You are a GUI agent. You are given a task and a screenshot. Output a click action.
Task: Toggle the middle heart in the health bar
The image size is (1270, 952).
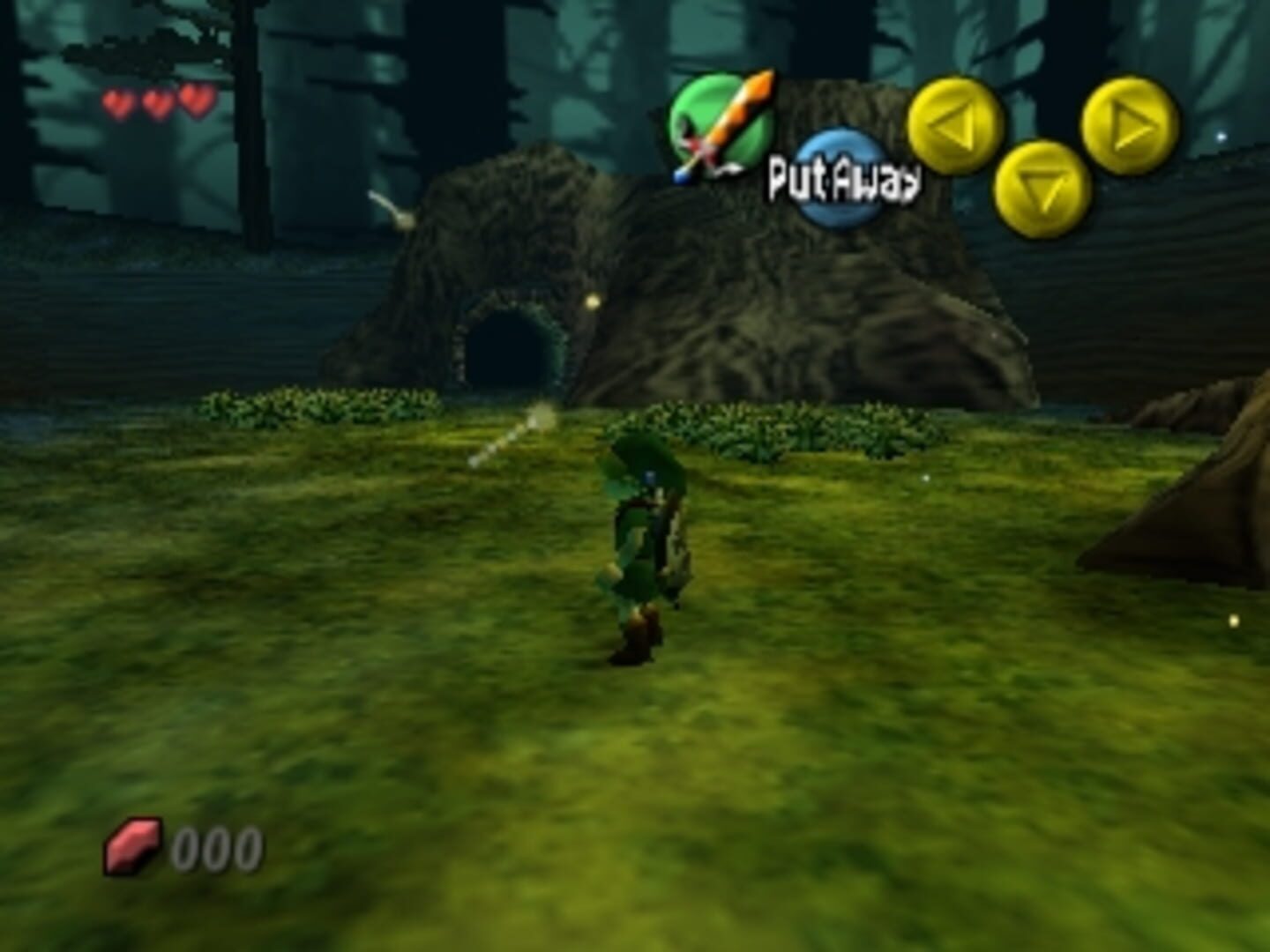(x=155, y=101)
